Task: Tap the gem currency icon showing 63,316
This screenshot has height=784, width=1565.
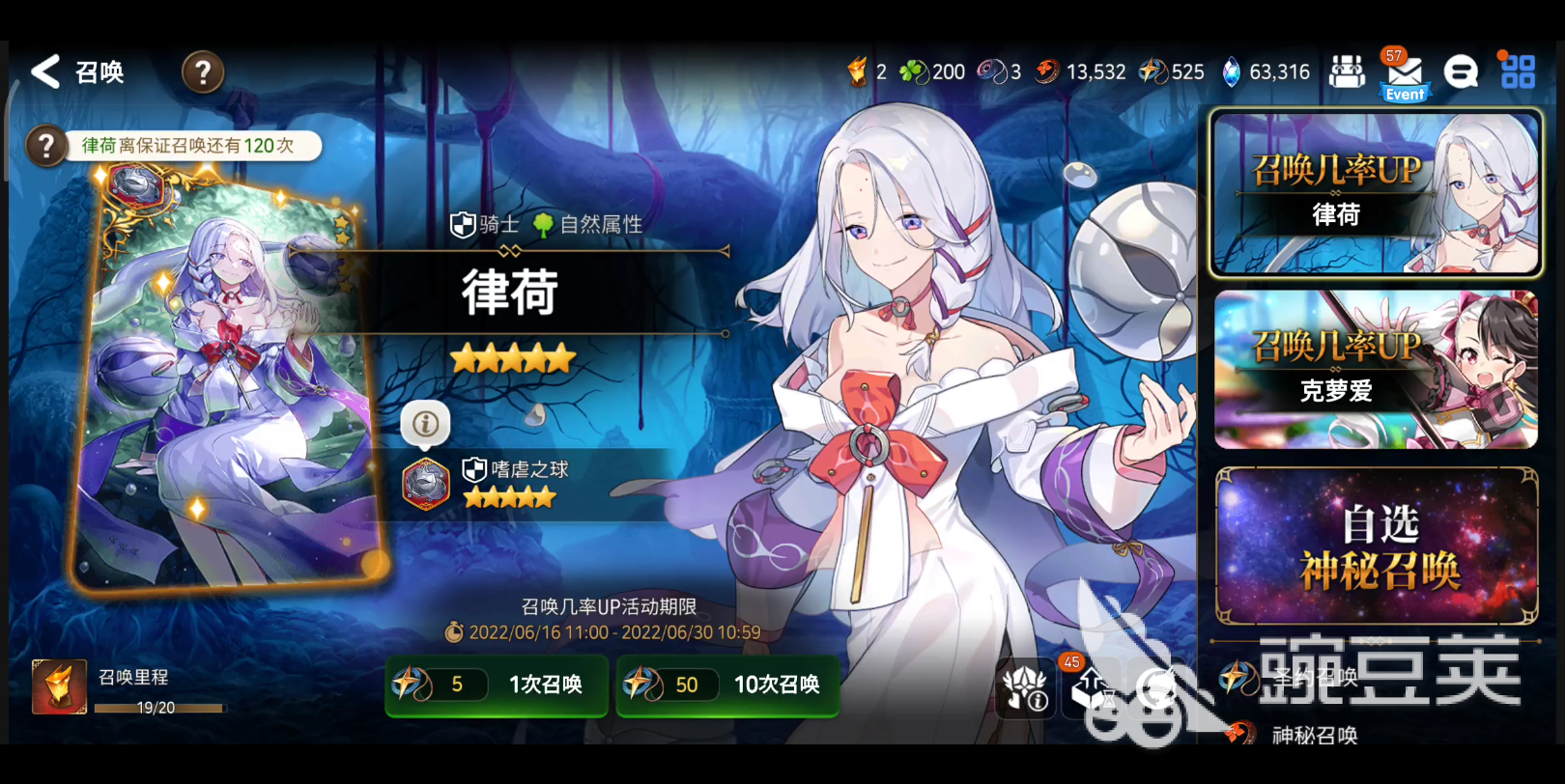Action: [1231, 71]
